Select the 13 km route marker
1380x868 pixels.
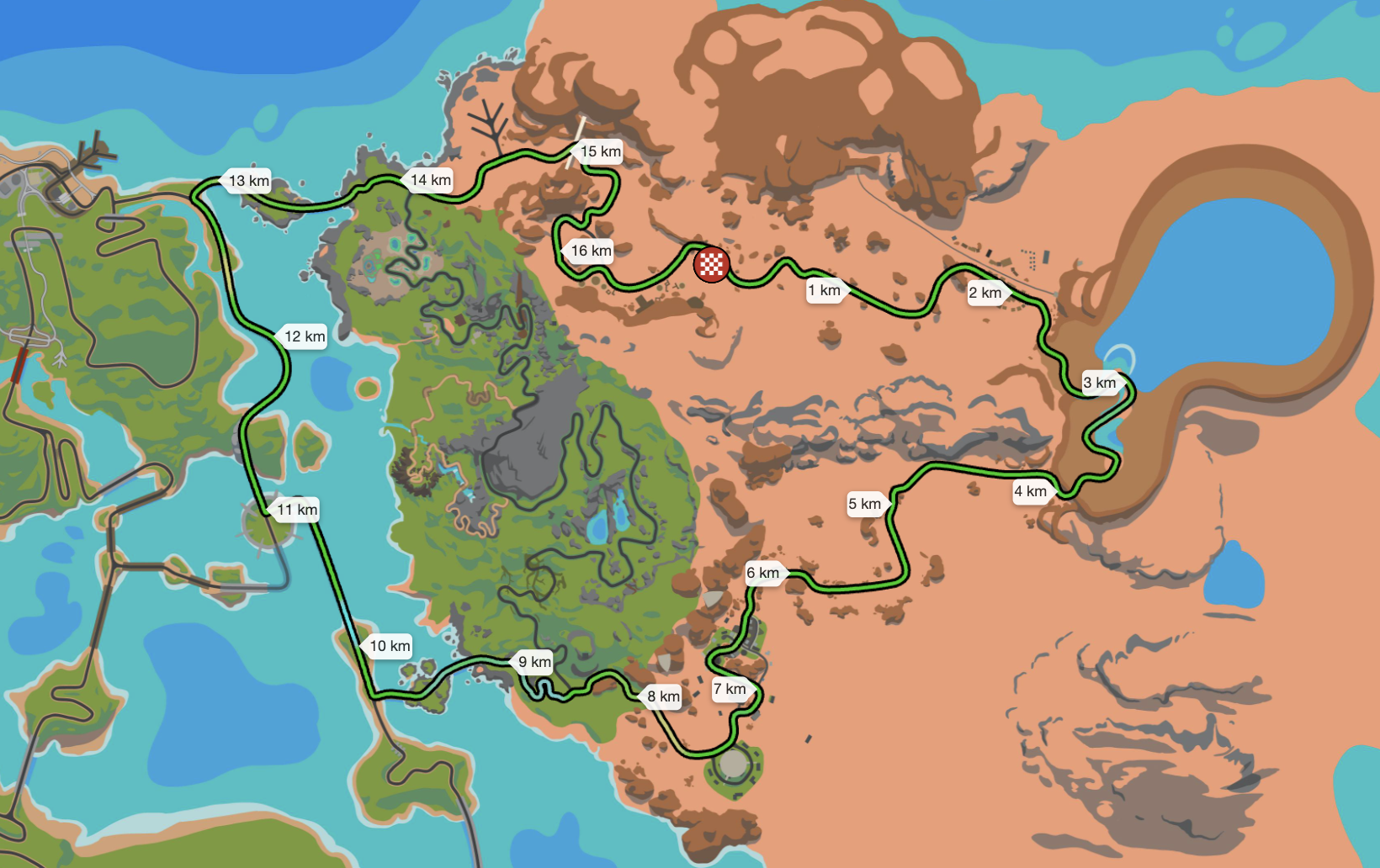(x=248, y=181)
